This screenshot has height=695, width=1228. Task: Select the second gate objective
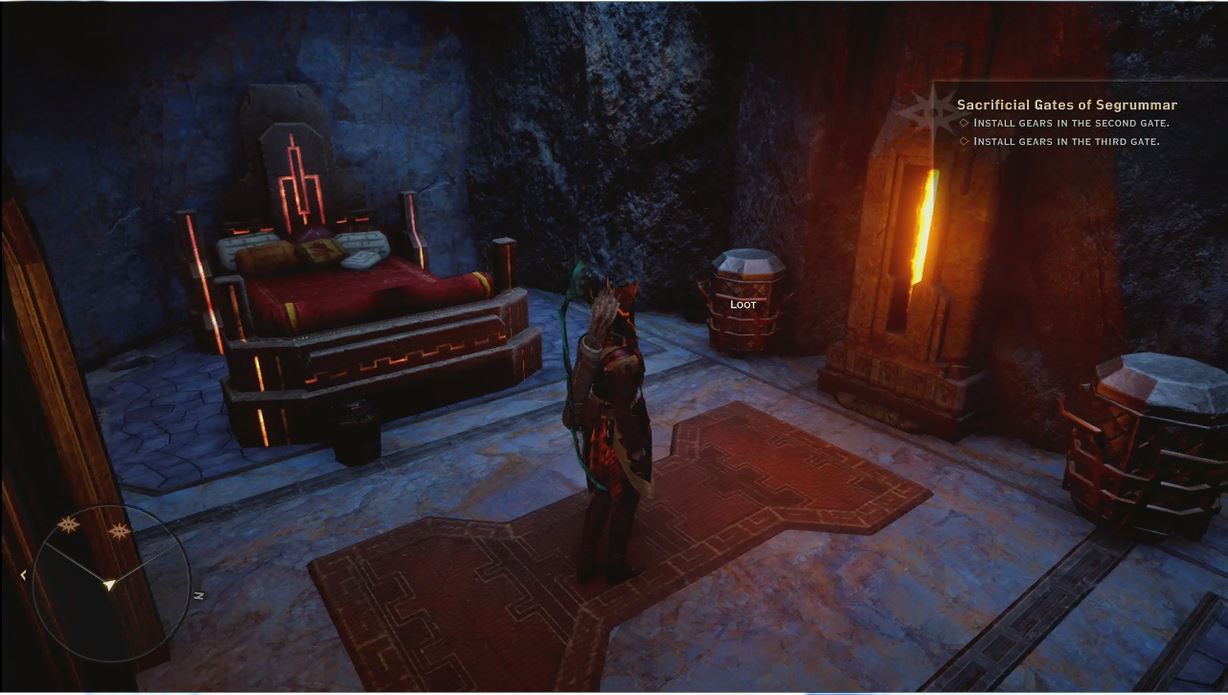click(x=1070, y=123)
